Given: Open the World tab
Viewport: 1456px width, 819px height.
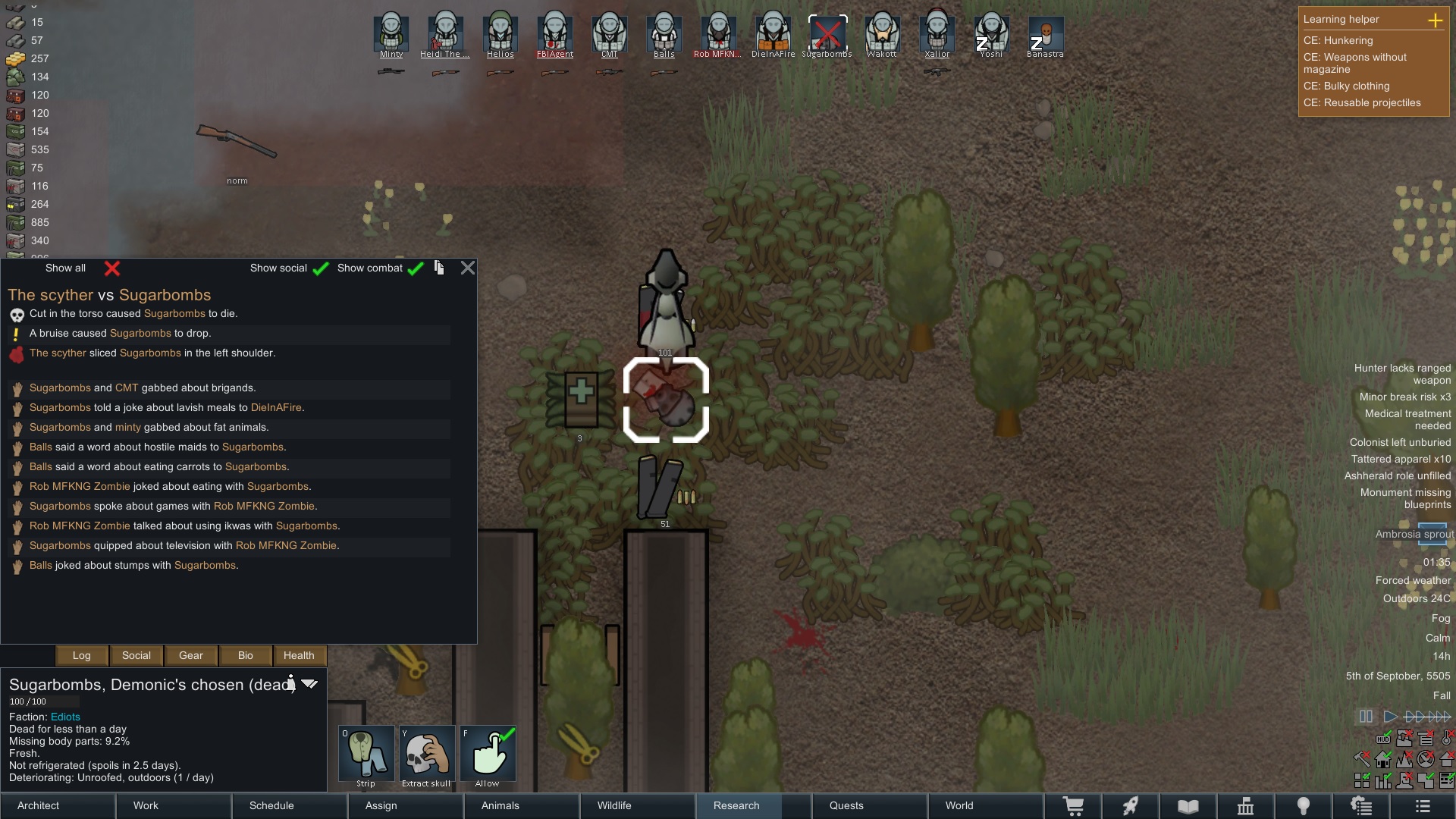Looking at the screenshot, I should [959, 805].
